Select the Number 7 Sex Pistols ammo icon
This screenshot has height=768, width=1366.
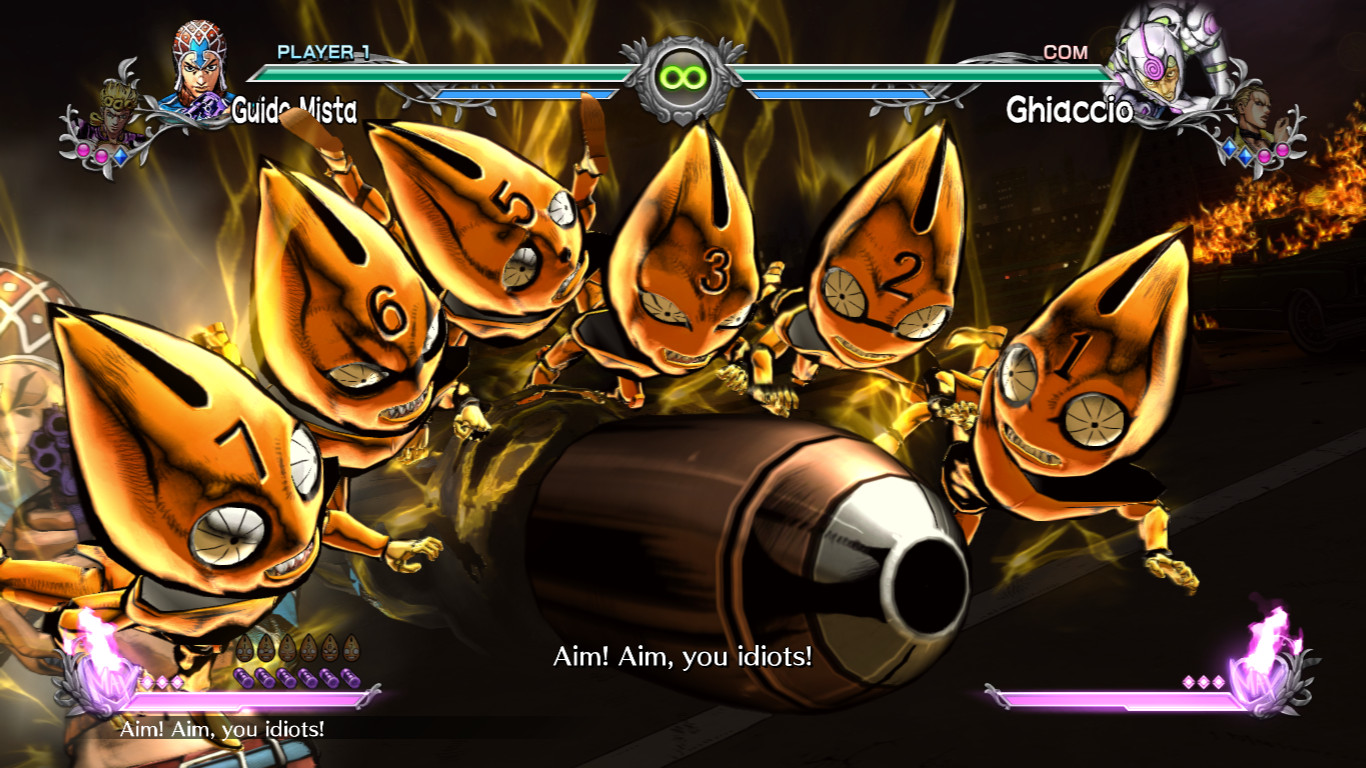pyautogui.click(x=350, y=648)
